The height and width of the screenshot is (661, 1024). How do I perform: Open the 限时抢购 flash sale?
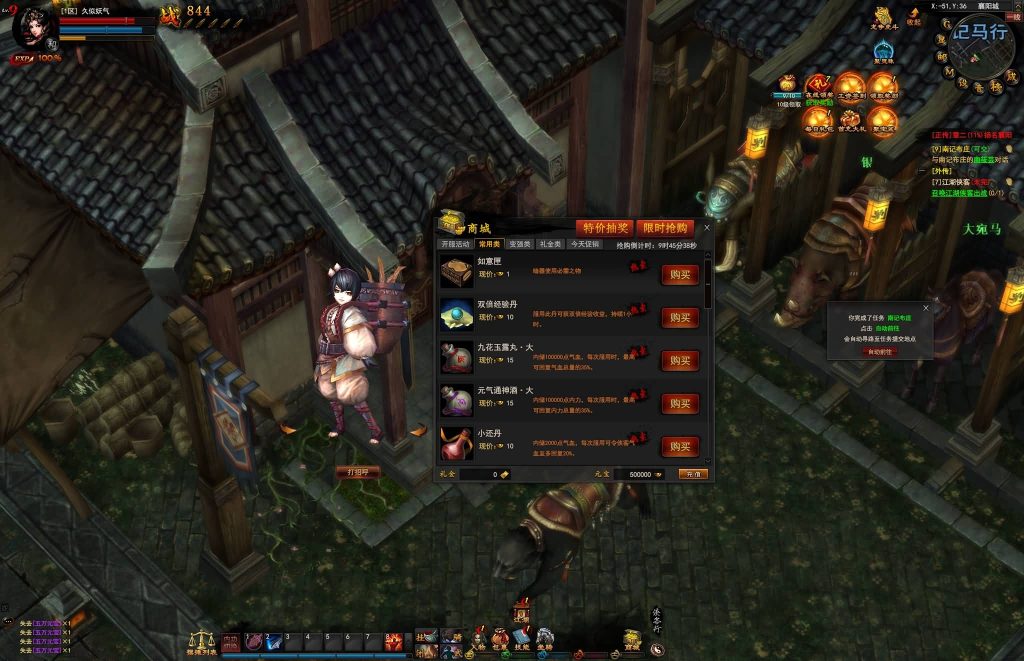pyautogui.click(x=665, y=228)
